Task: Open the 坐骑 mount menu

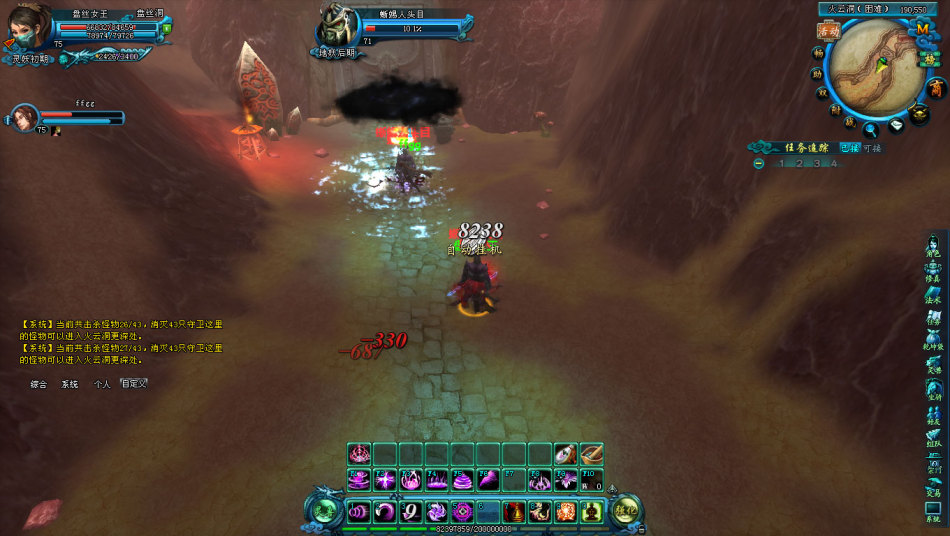Action: tap(932, 390)
